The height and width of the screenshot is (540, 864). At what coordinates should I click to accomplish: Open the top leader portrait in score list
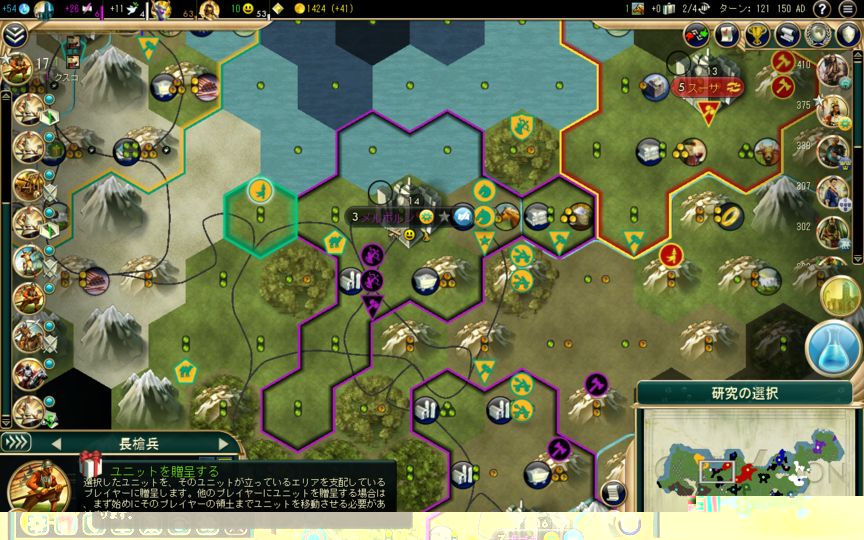coord(832,70)
